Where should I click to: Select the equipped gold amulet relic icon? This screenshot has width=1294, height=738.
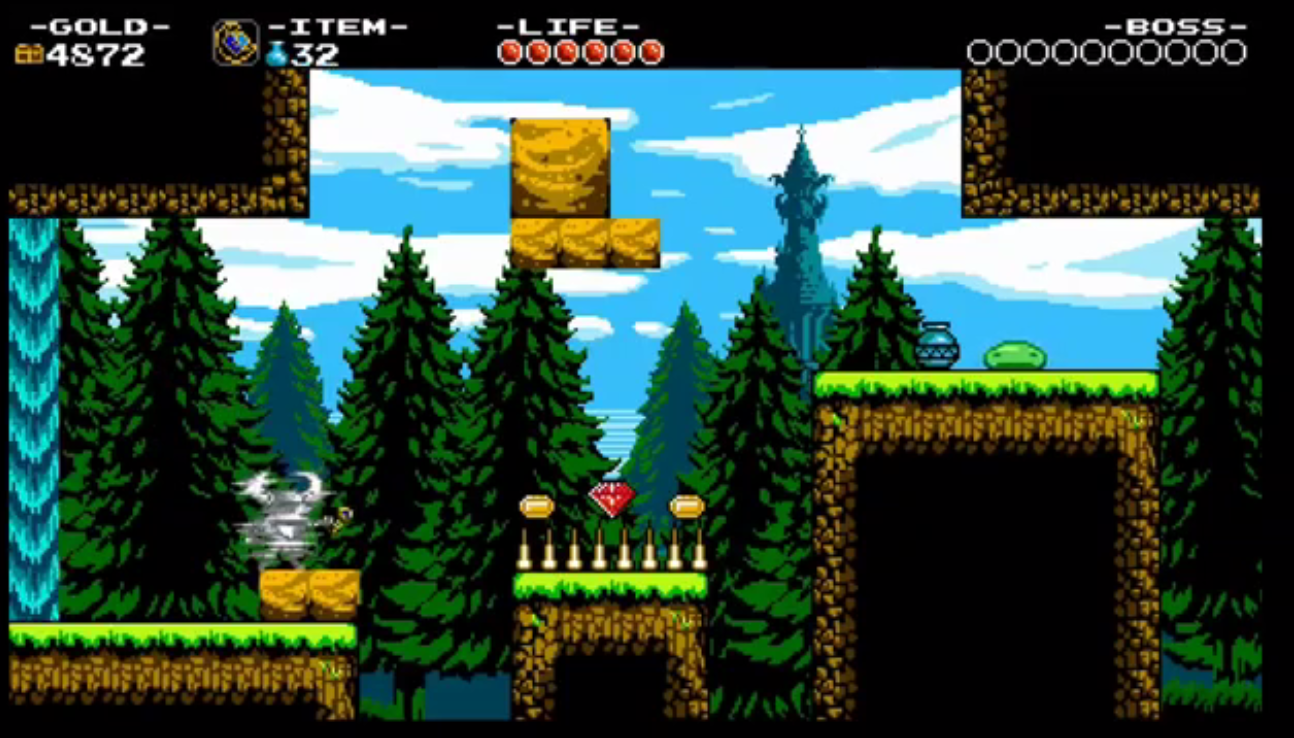pyautogui.click(x=235, y=43)
